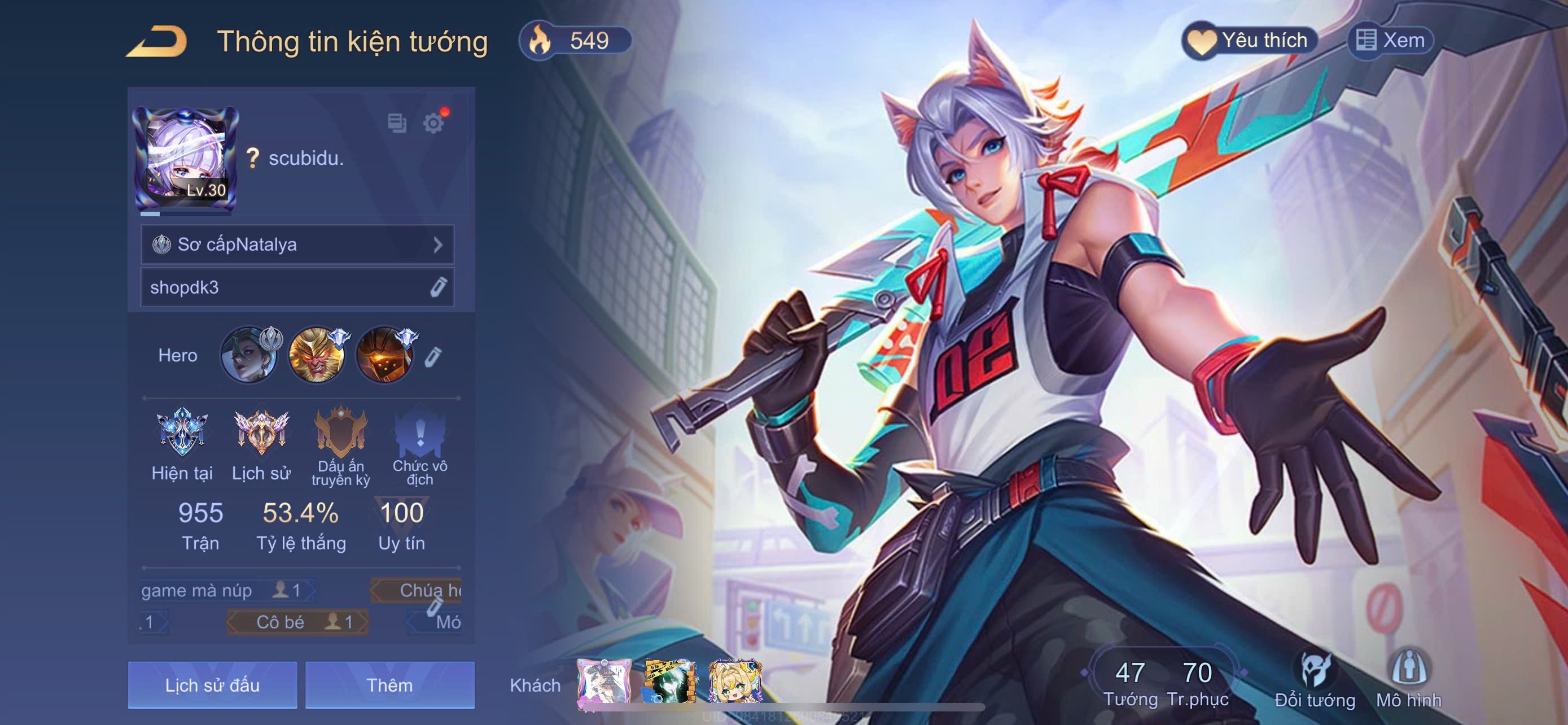Edit the favorite Hero list
Viewport: 1568px width, 725px height.
433,356
